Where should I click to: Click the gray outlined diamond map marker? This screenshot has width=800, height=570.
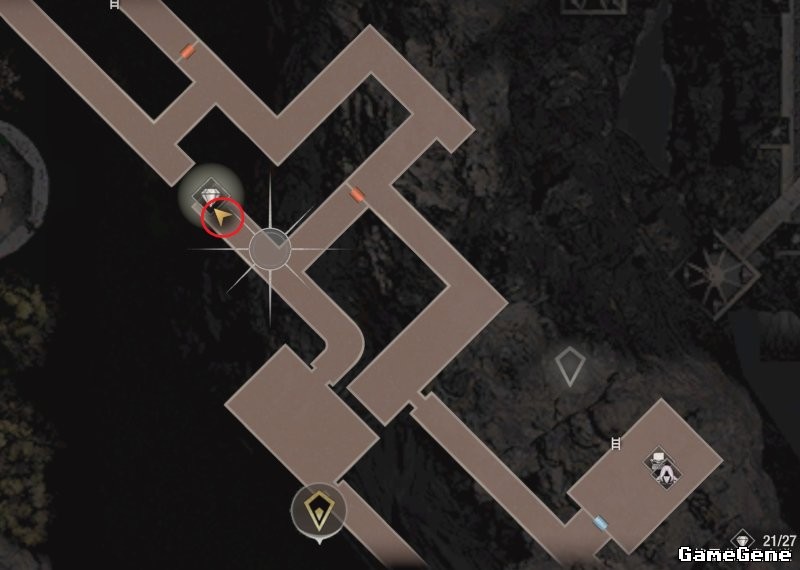click(x=569, y=367)
